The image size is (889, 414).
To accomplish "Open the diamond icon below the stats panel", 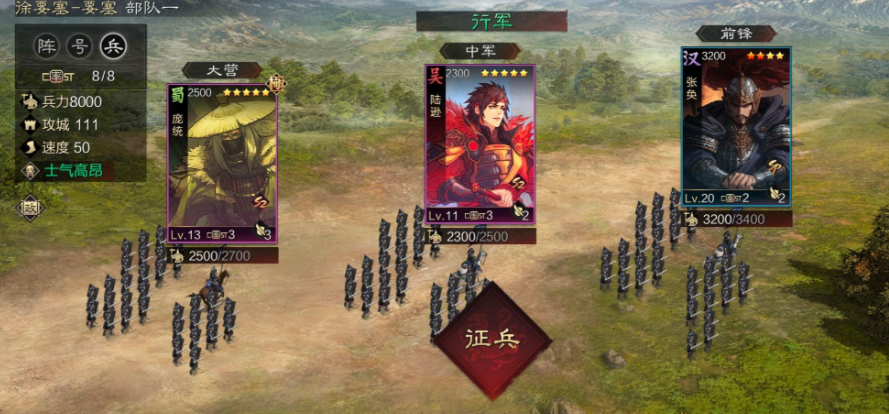I will point(29,207).
